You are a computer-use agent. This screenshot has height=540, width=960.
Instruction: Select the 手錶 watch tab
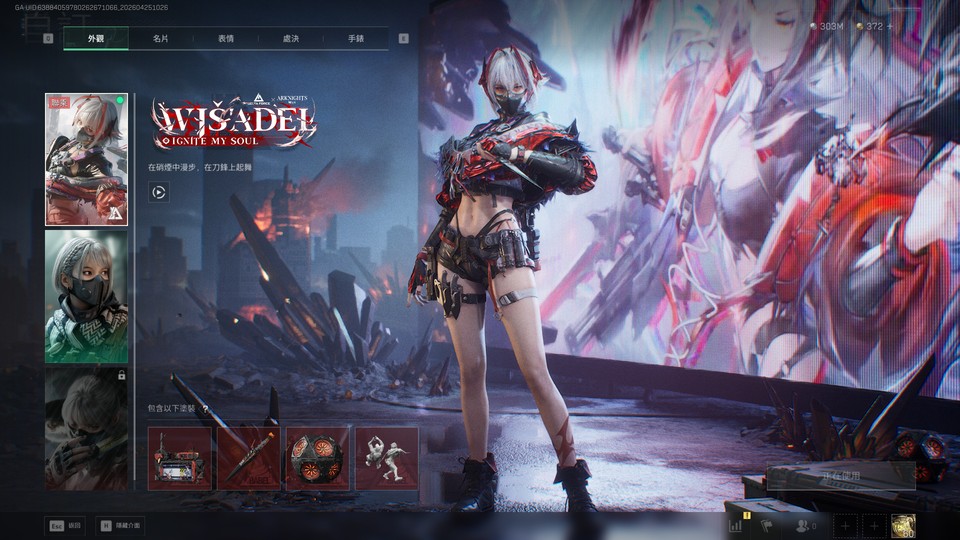click(x=356, y=38)
